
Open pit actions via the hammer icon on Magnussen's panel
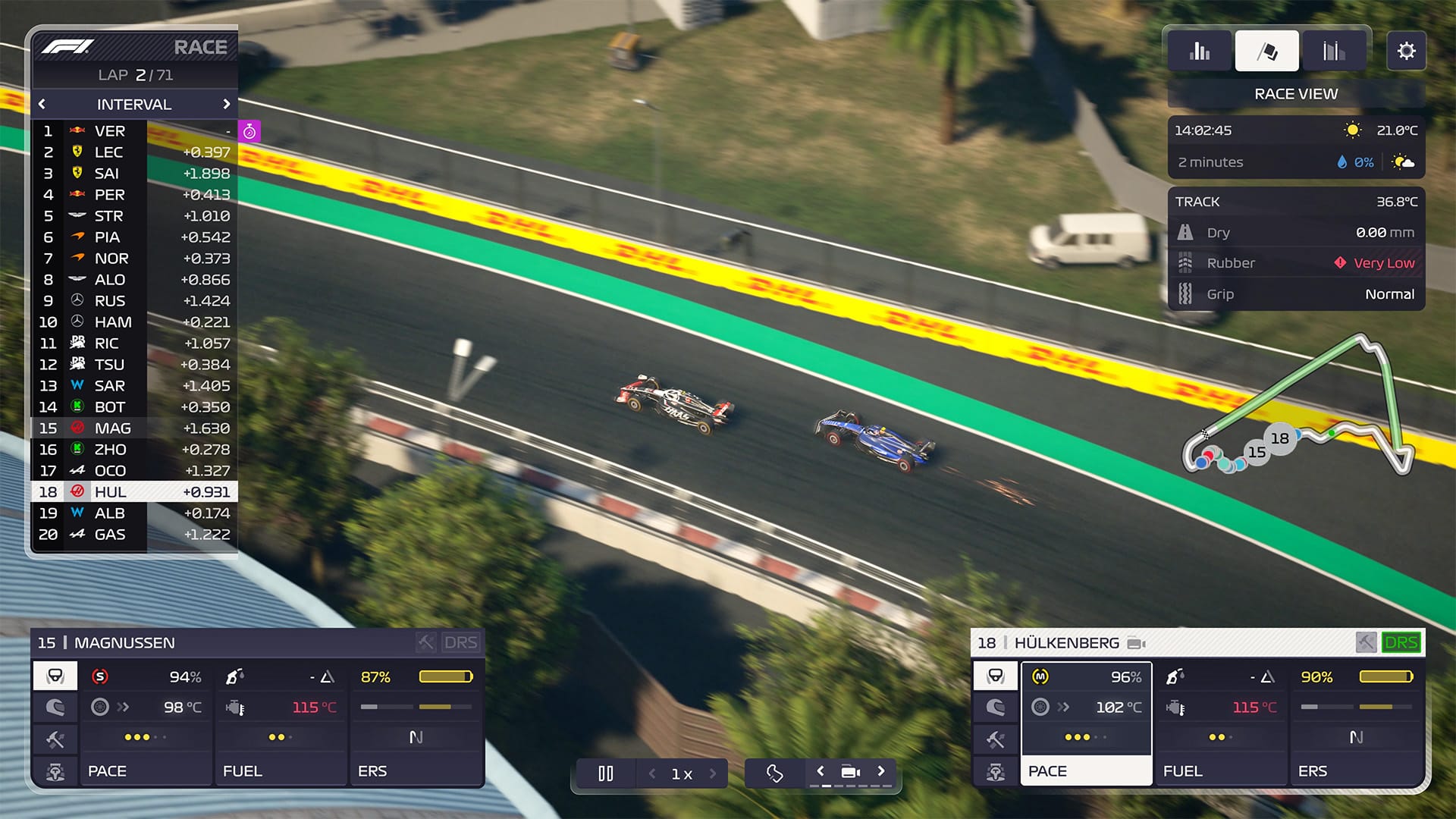tap(54, 739)
